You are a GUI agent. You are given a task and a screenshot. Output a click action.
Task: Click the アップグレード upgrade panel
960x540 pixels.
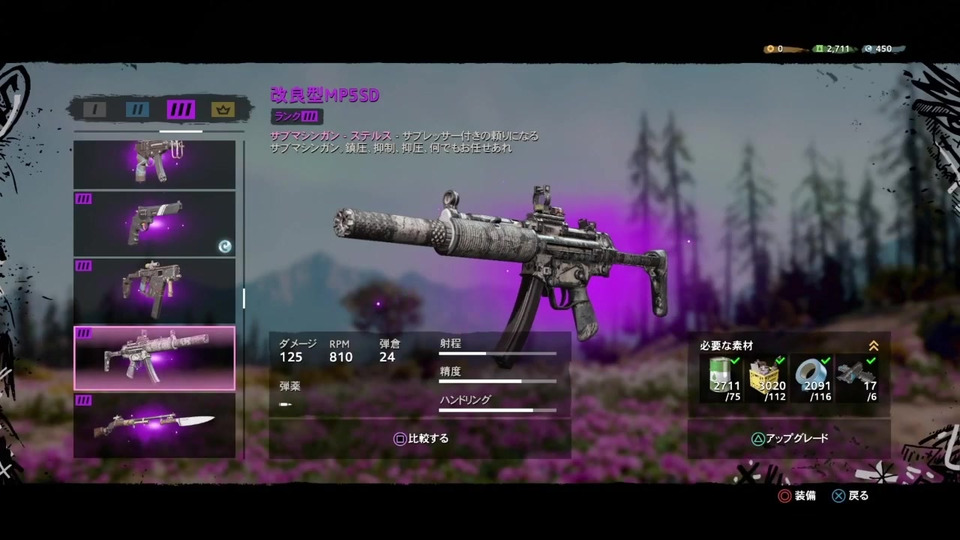789,438
